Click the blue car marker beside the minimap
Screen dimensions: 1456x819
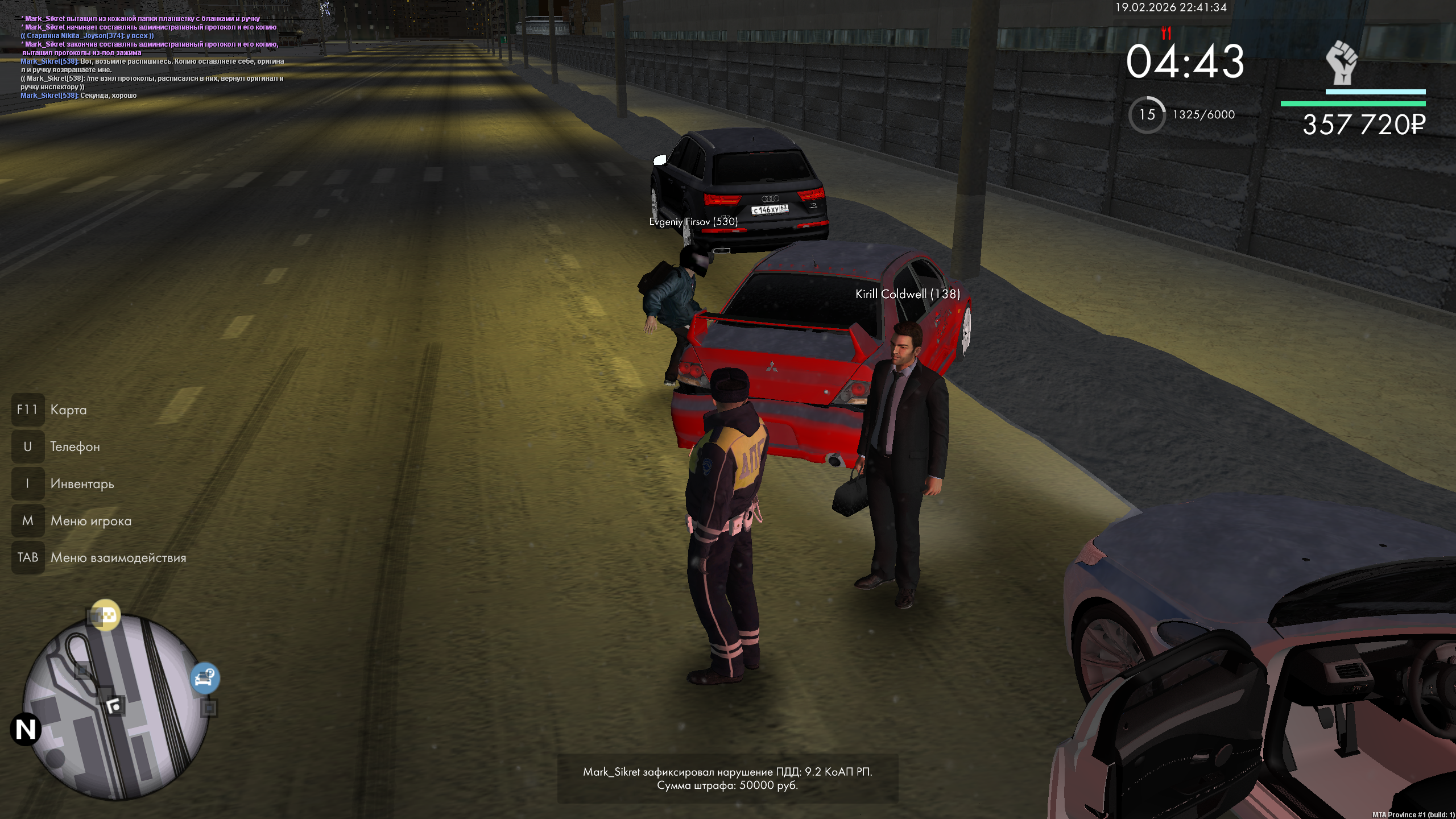point(204,677)
